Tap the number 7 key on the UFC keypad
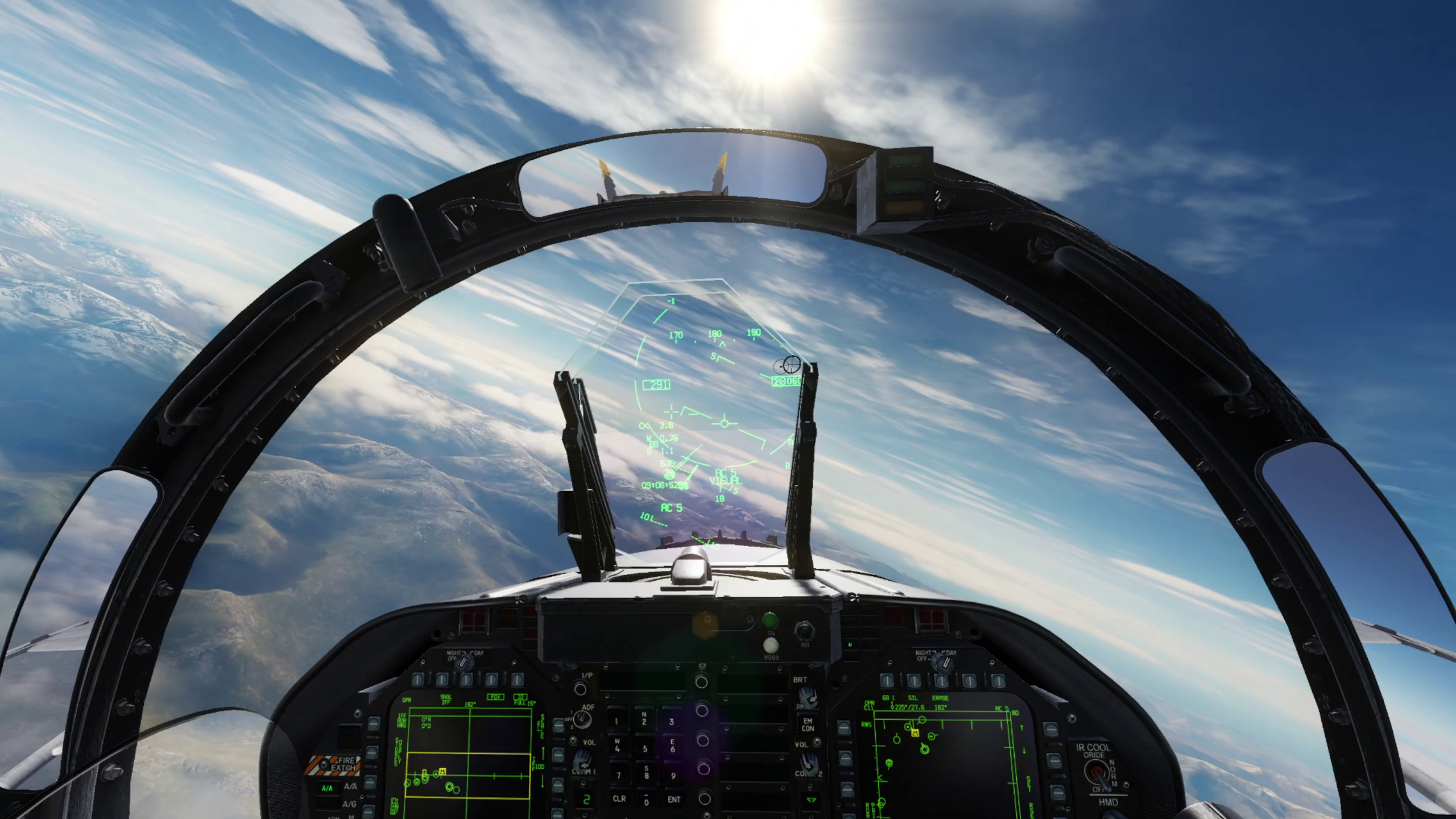 (618, 775)
